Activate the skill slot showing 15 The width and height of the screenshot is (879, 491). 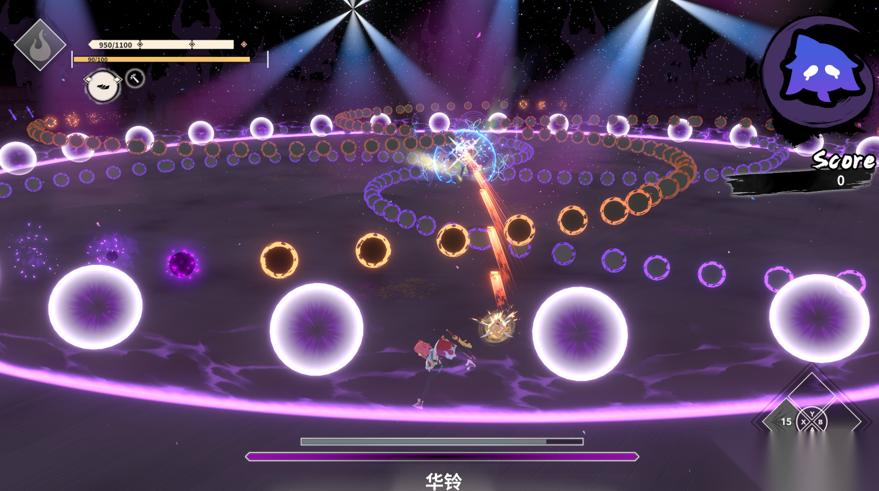787,421
